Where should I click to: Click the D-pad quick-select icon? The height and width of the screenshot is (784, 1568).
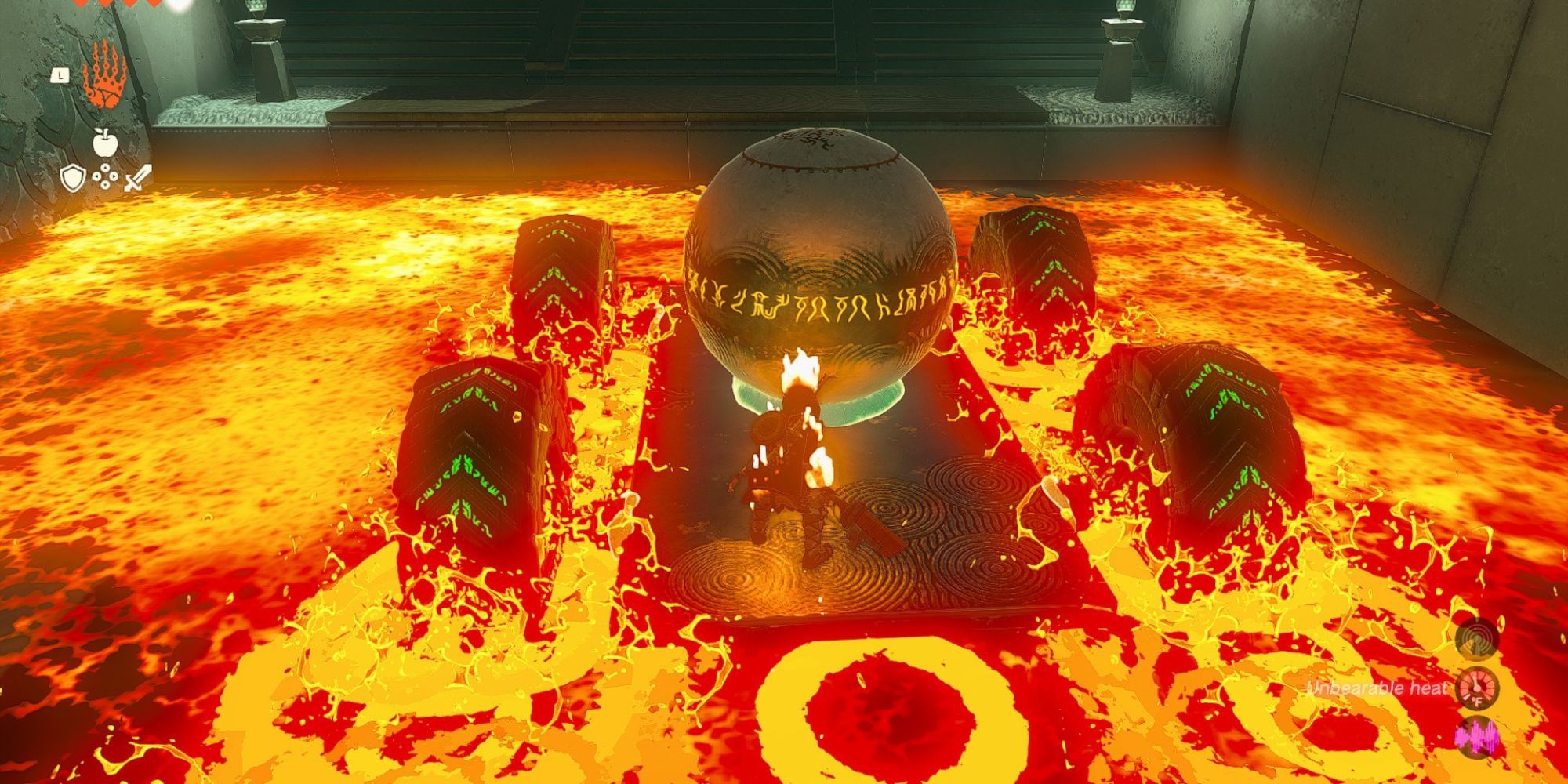tap(105, 177)
